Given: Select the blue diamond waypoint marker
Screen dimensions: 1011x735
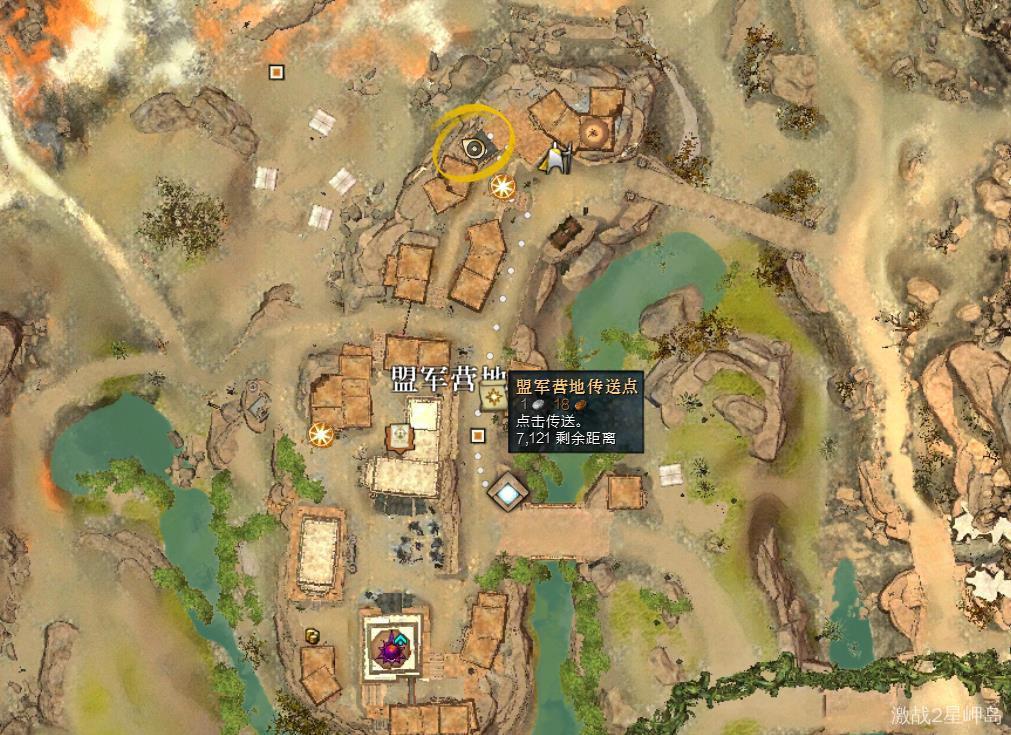Looking at the screenshot, I should pyautogui.click(x=507, y=490).
